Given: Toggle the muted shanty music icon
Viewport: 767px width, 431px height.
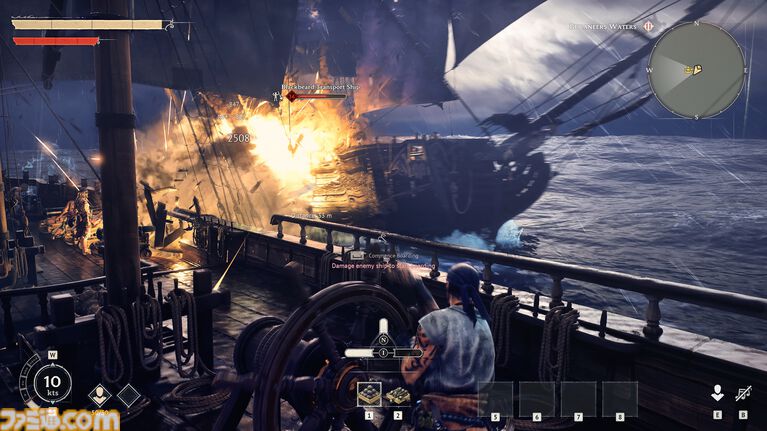Looking at the screenshot, I should [x=742, y=394].
